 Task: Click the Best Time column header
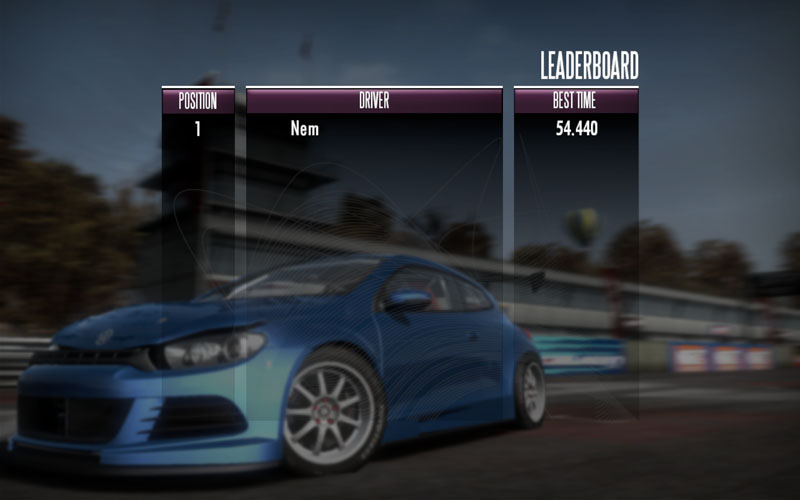576,101
